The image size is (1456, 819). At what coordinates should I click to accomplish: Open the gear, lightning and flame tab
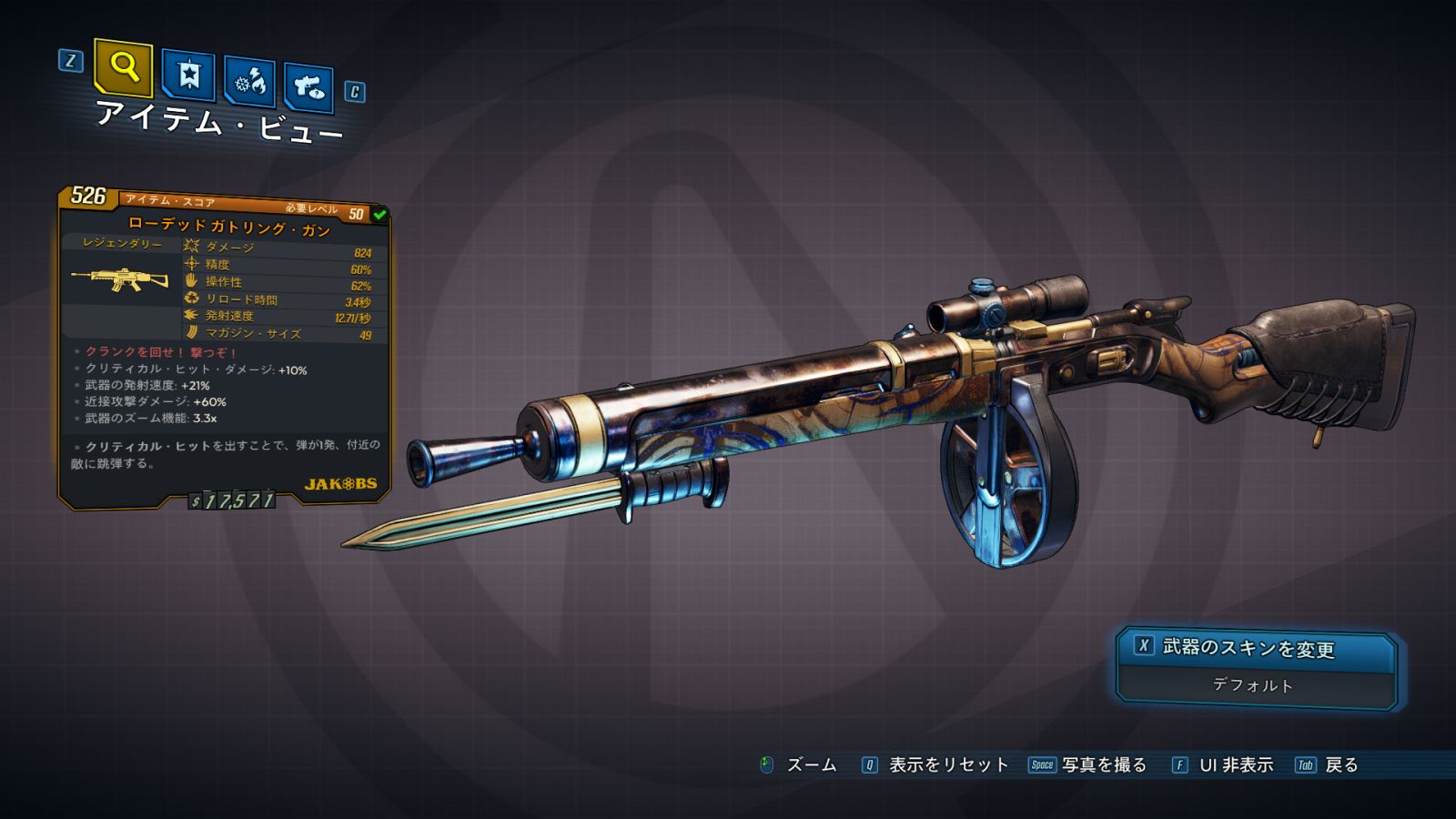tap(249, 81)
